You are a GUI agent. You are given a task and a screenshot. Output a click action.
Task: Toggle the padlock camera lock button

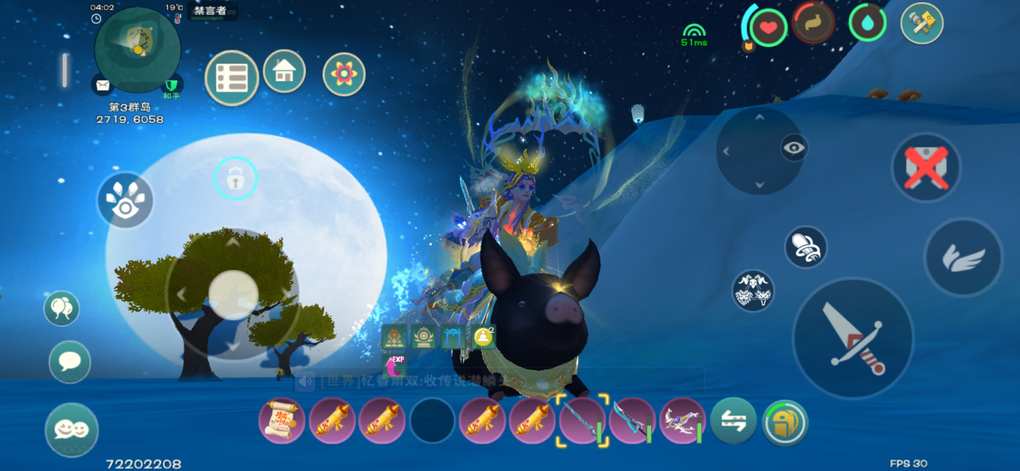(x=235, y=180)
